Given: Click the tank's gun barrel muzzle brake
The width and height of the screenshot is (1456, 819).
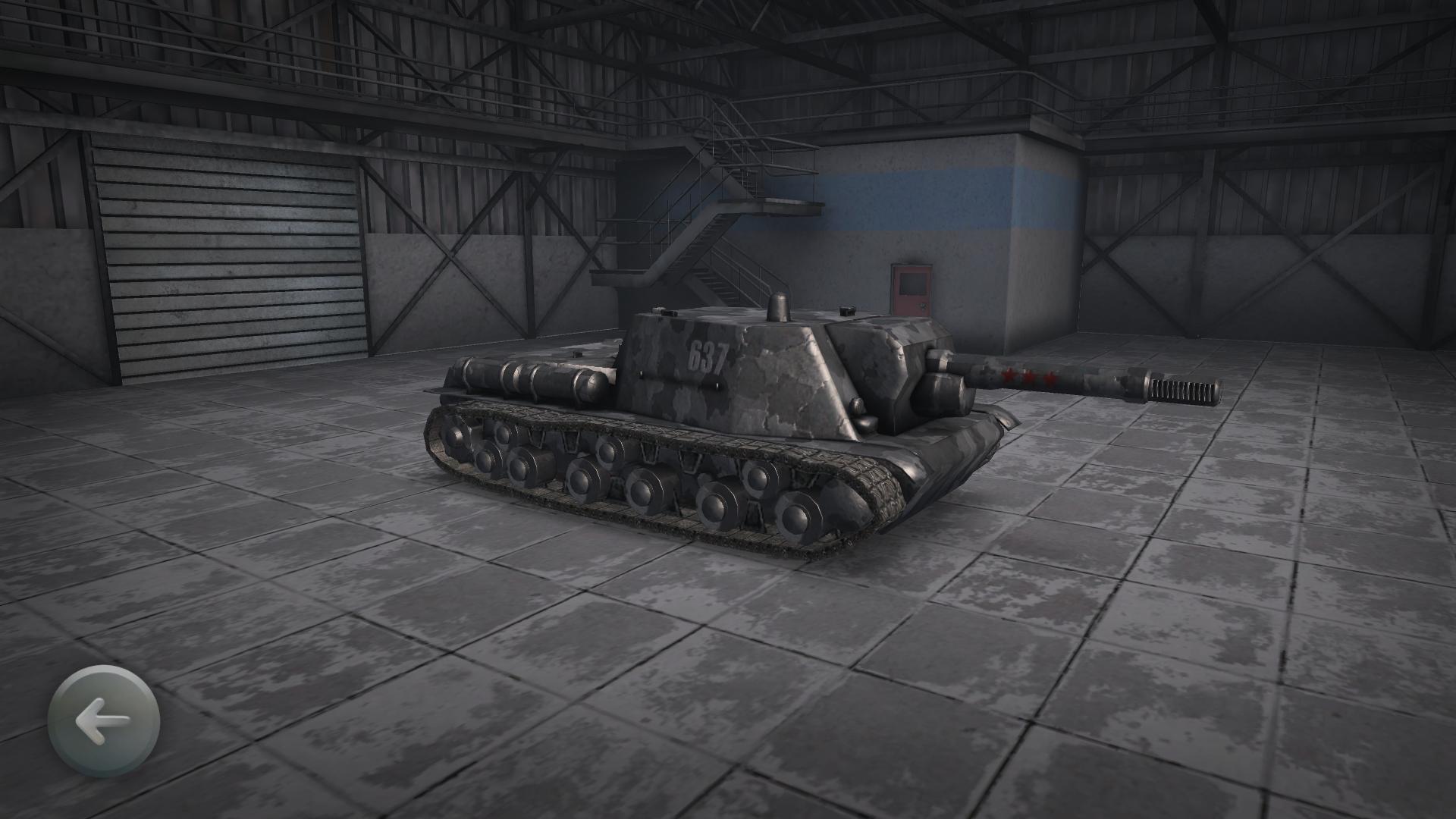Looking at the screenshot, I should point(1183,391).
